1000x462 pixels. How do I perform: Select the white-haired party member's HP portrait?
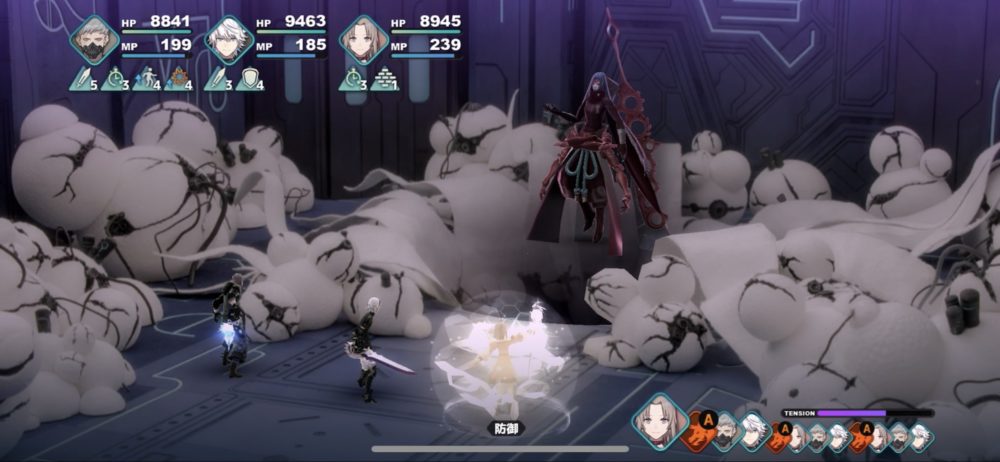230,40
